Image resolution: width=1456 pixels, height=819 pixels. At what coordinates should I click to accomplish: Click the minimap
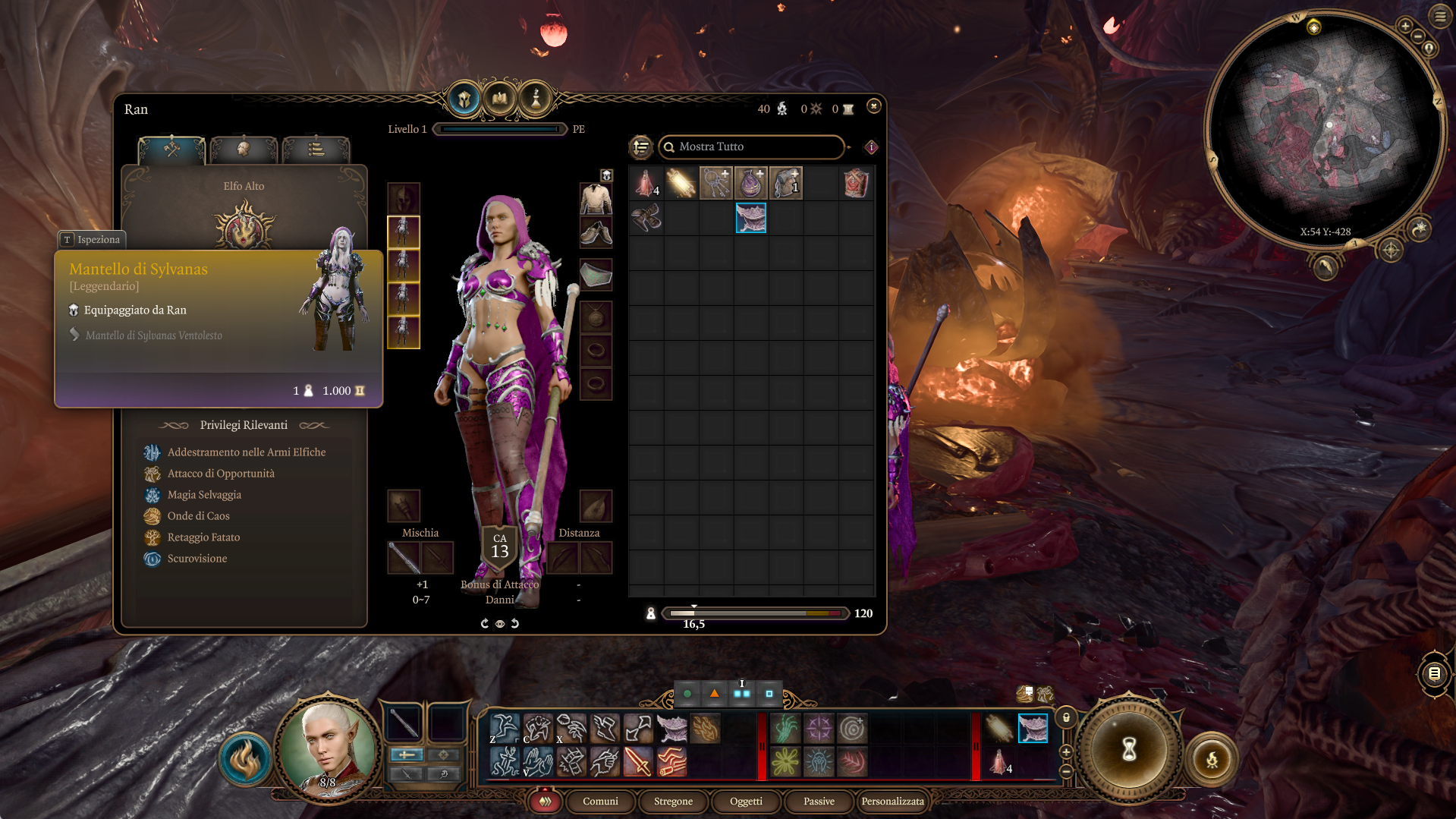click(1324, 129)
